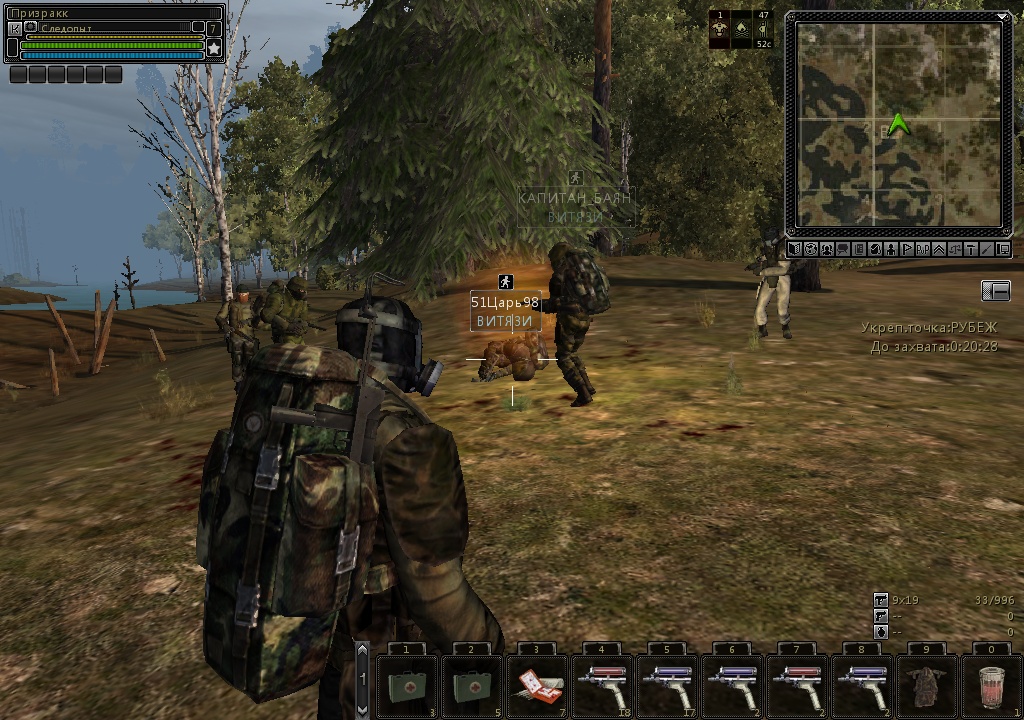
Task: Open the PvP panel under the minimap
Action: [x=923, y=249]
